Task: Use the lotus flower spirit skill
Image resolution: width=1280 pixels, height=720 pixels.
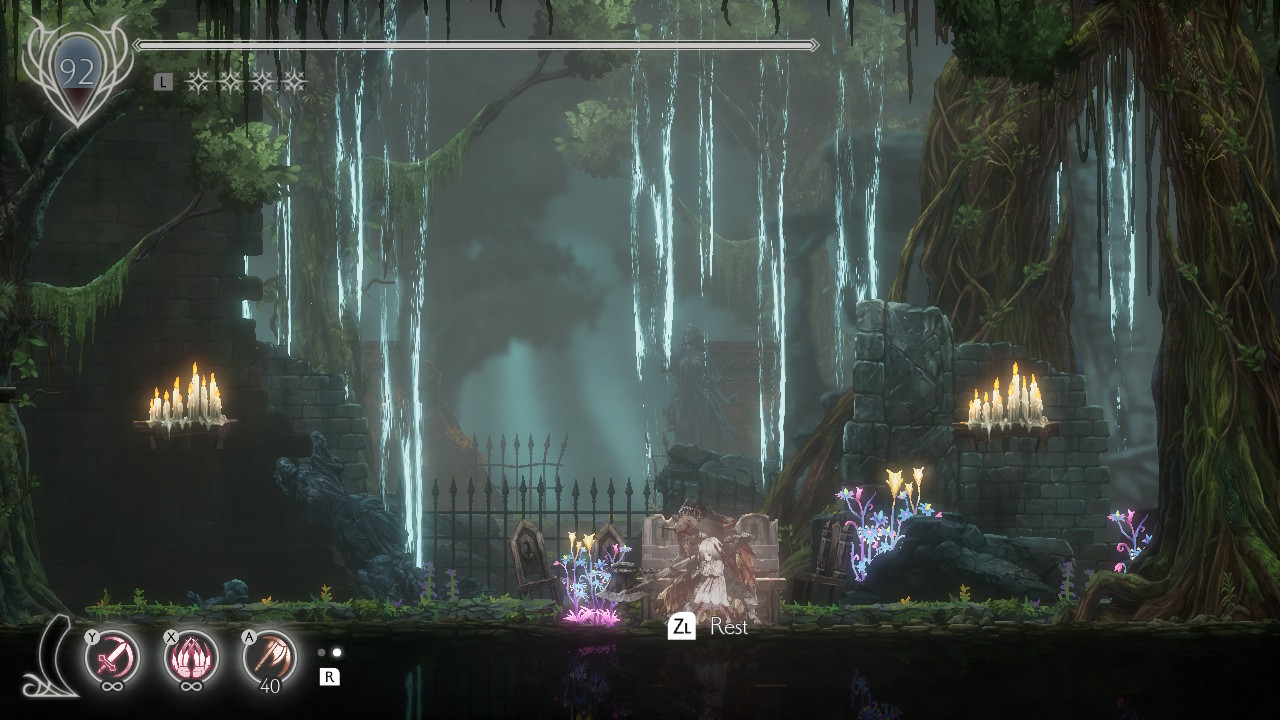Action: pyautogui.click(x=191, y=657)
